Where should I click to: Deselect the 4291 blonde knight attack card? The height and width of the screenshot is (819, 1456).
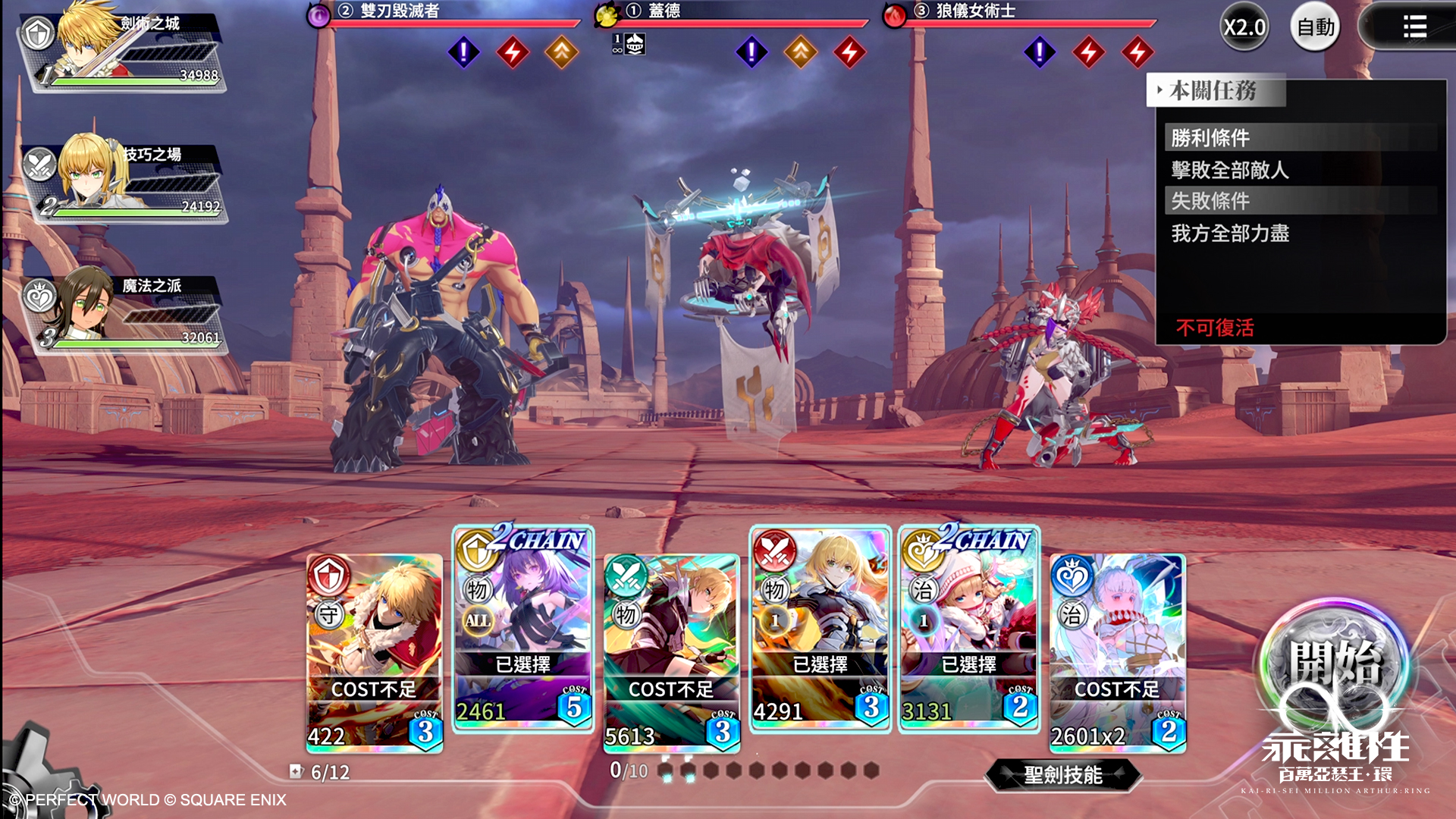tap(820, 628)
